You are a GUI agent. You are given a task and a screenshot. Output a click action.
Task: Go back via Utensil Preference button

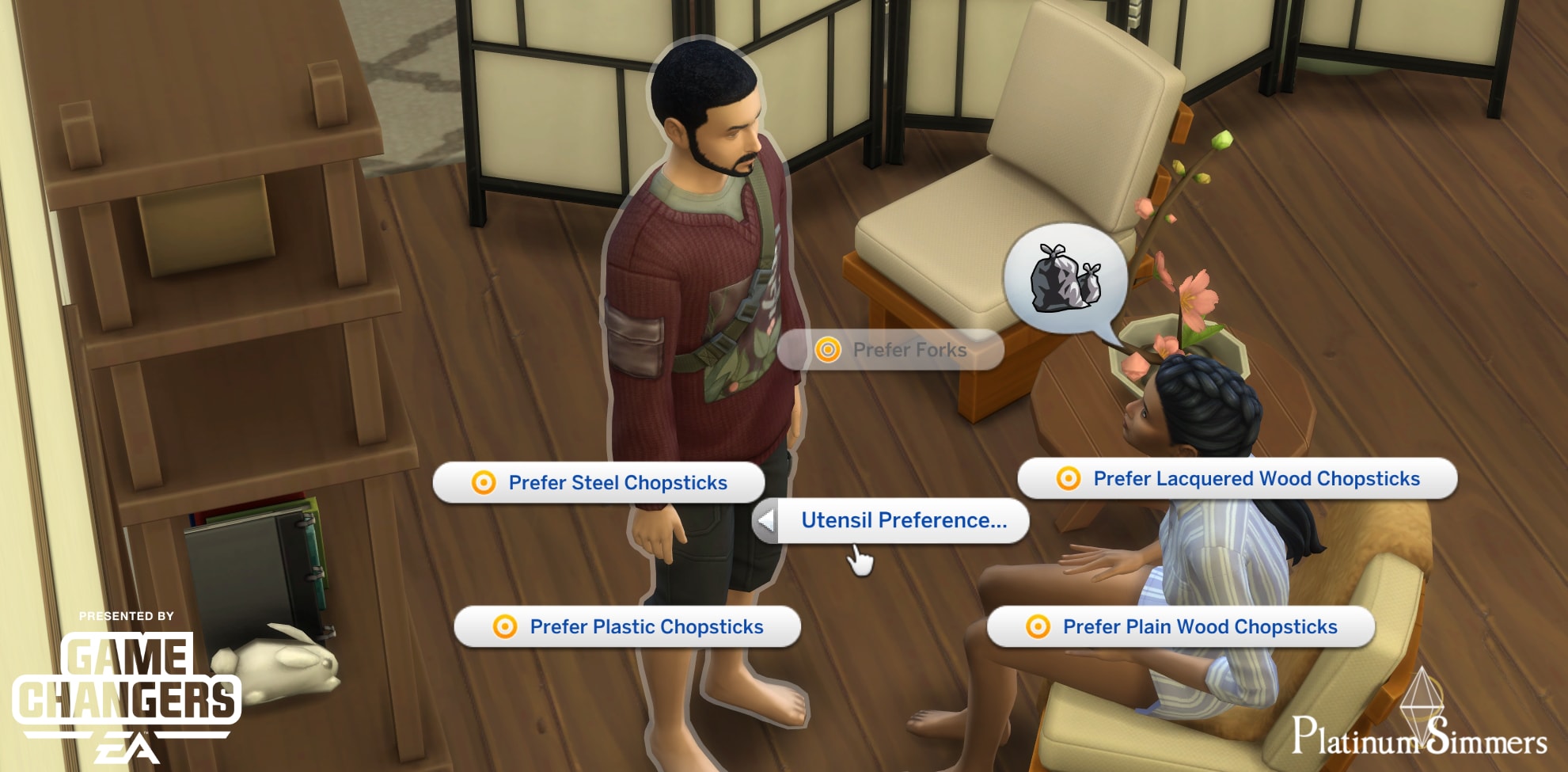tap(890, 521)
